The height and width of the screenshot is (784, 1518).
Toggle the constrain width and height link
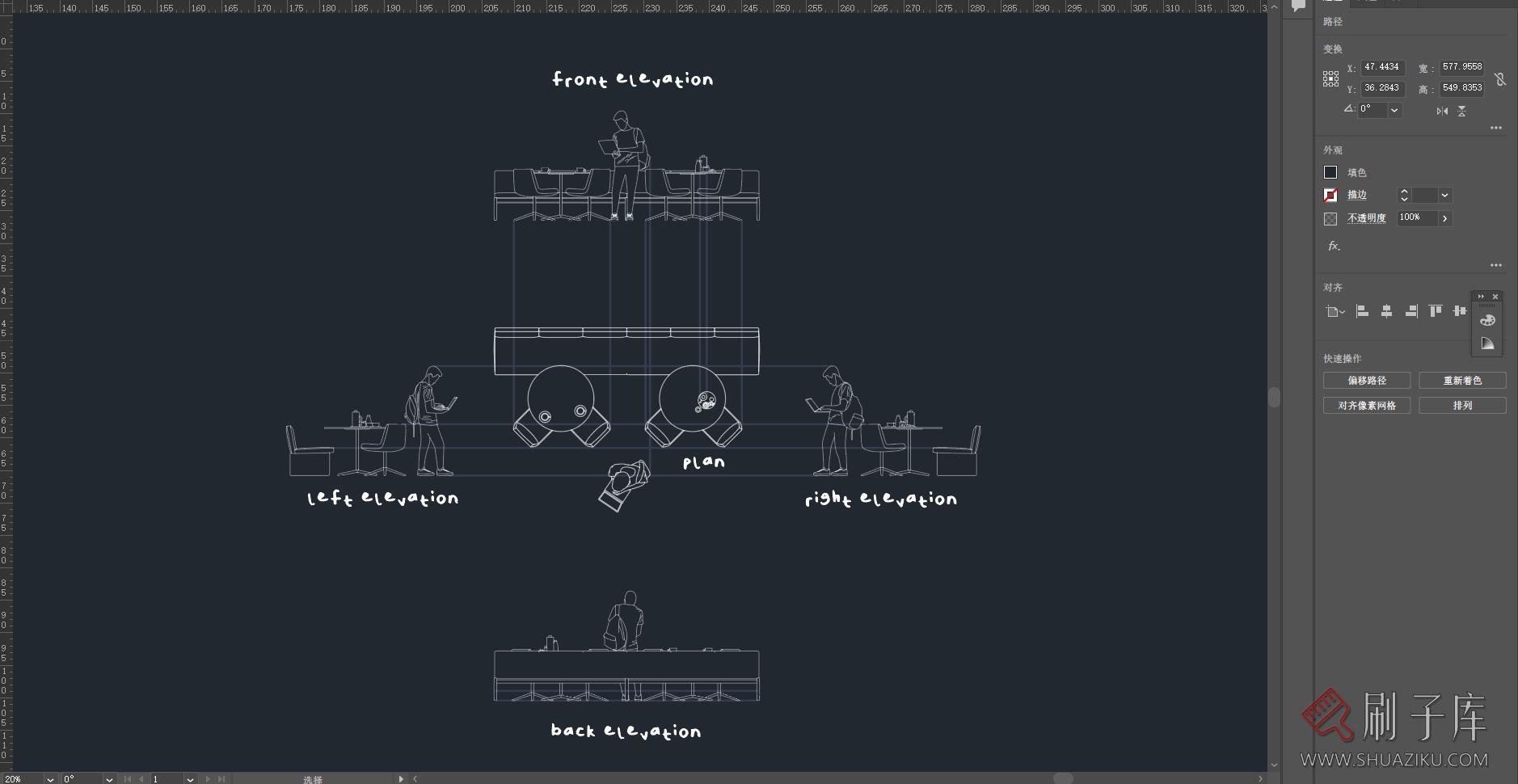1501,78
